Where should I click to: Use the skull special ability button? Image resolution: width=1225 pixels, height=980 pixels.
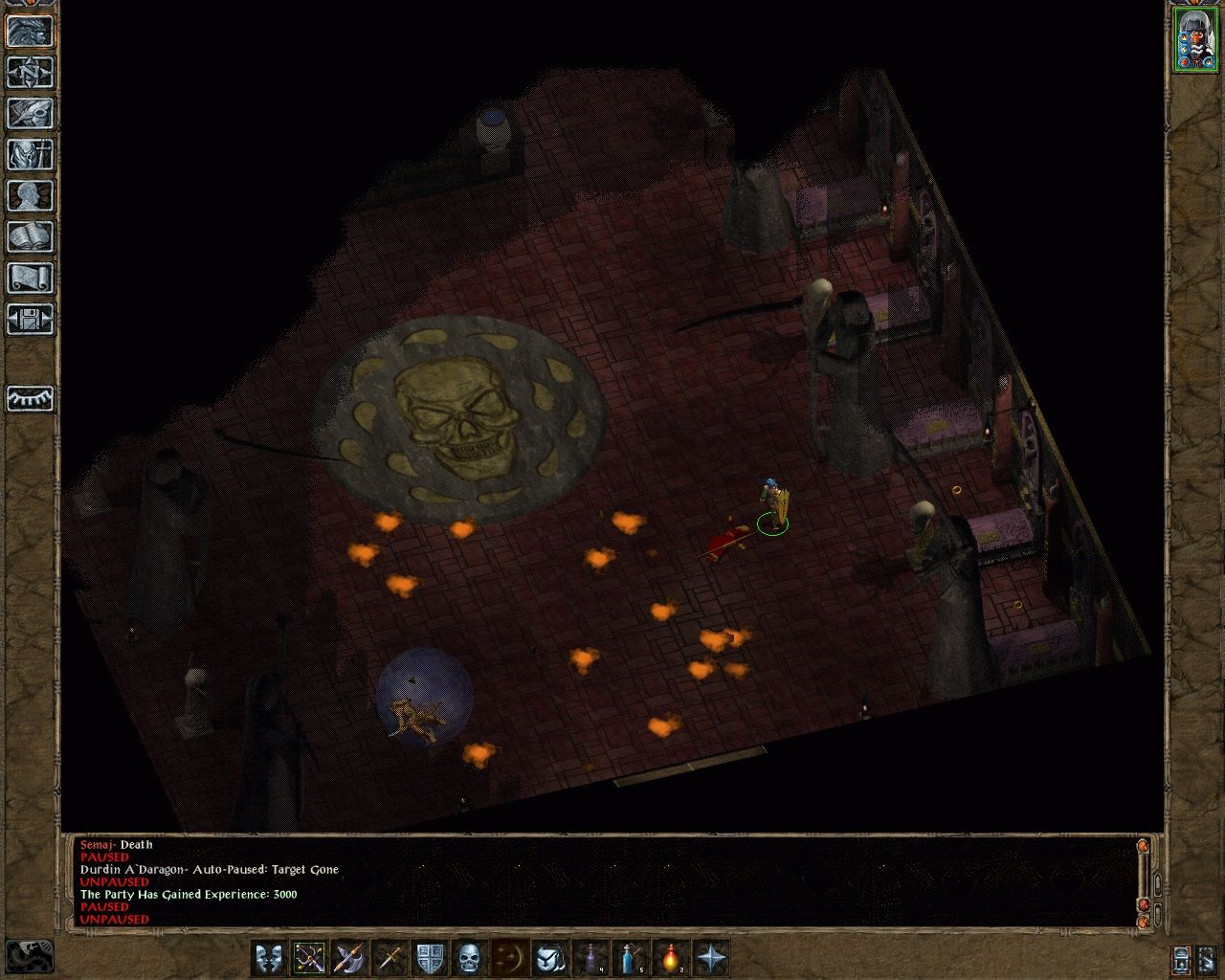pos(469,957)
